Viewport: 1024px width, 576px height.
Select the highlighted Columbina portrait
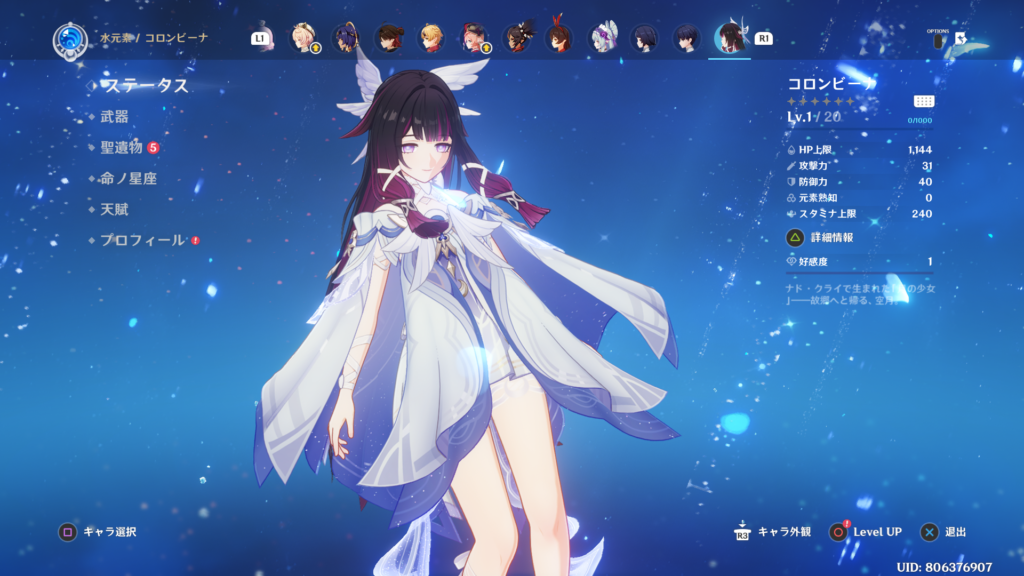pyautogui.click(x=729, y=38)
